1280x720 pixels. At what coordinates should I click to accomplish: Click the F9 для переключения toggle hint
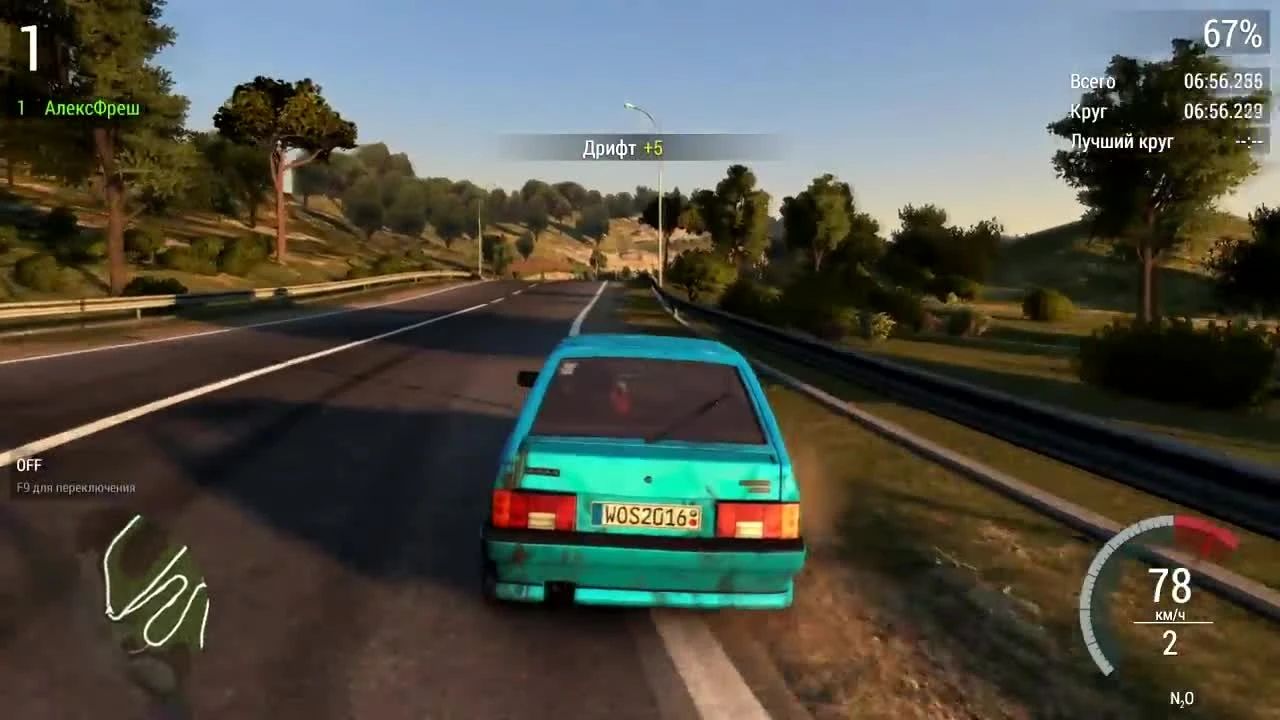pos(75,489)
